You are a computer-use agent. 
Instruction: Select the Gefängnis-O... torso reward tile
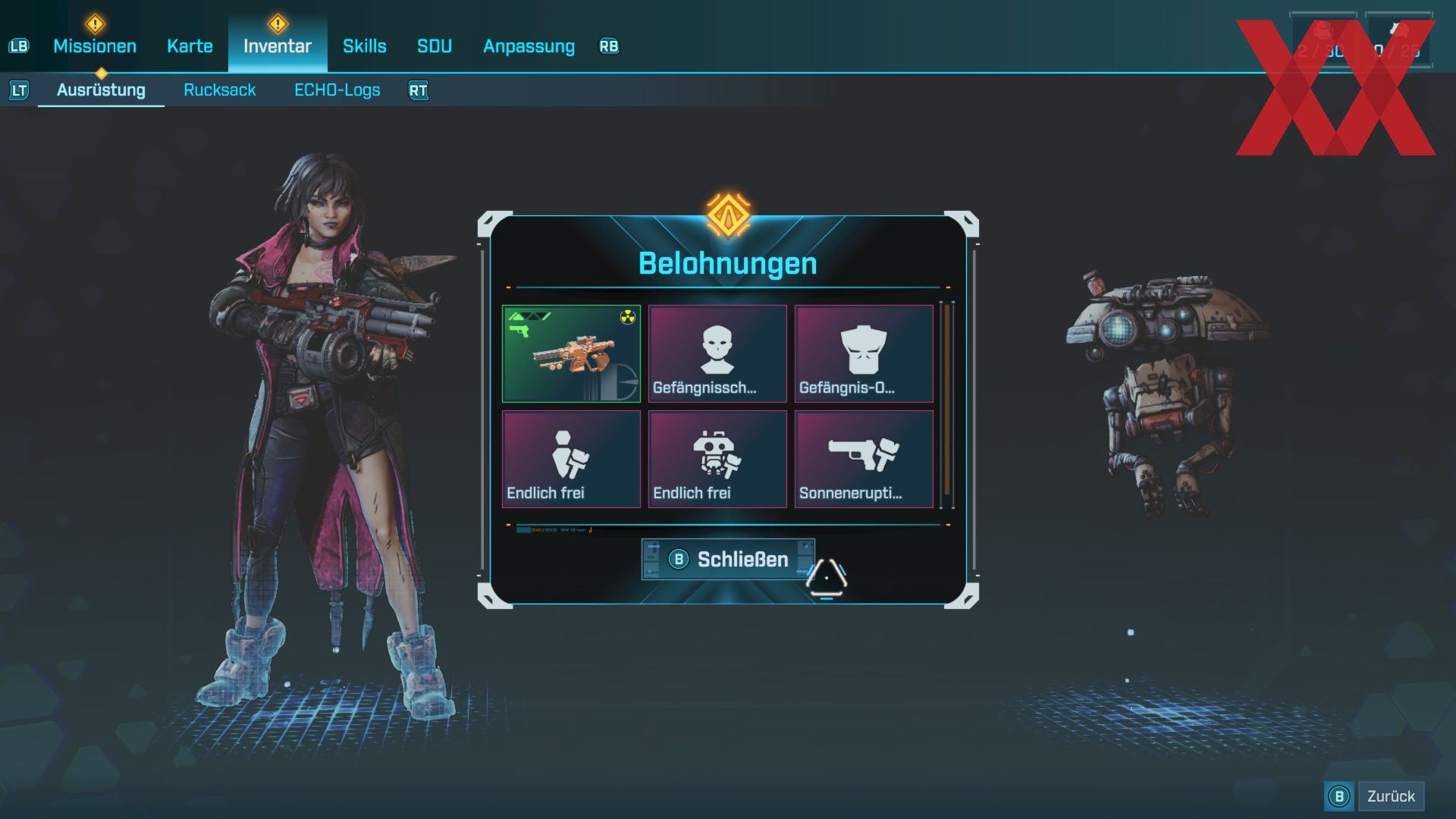coord(864,353)
